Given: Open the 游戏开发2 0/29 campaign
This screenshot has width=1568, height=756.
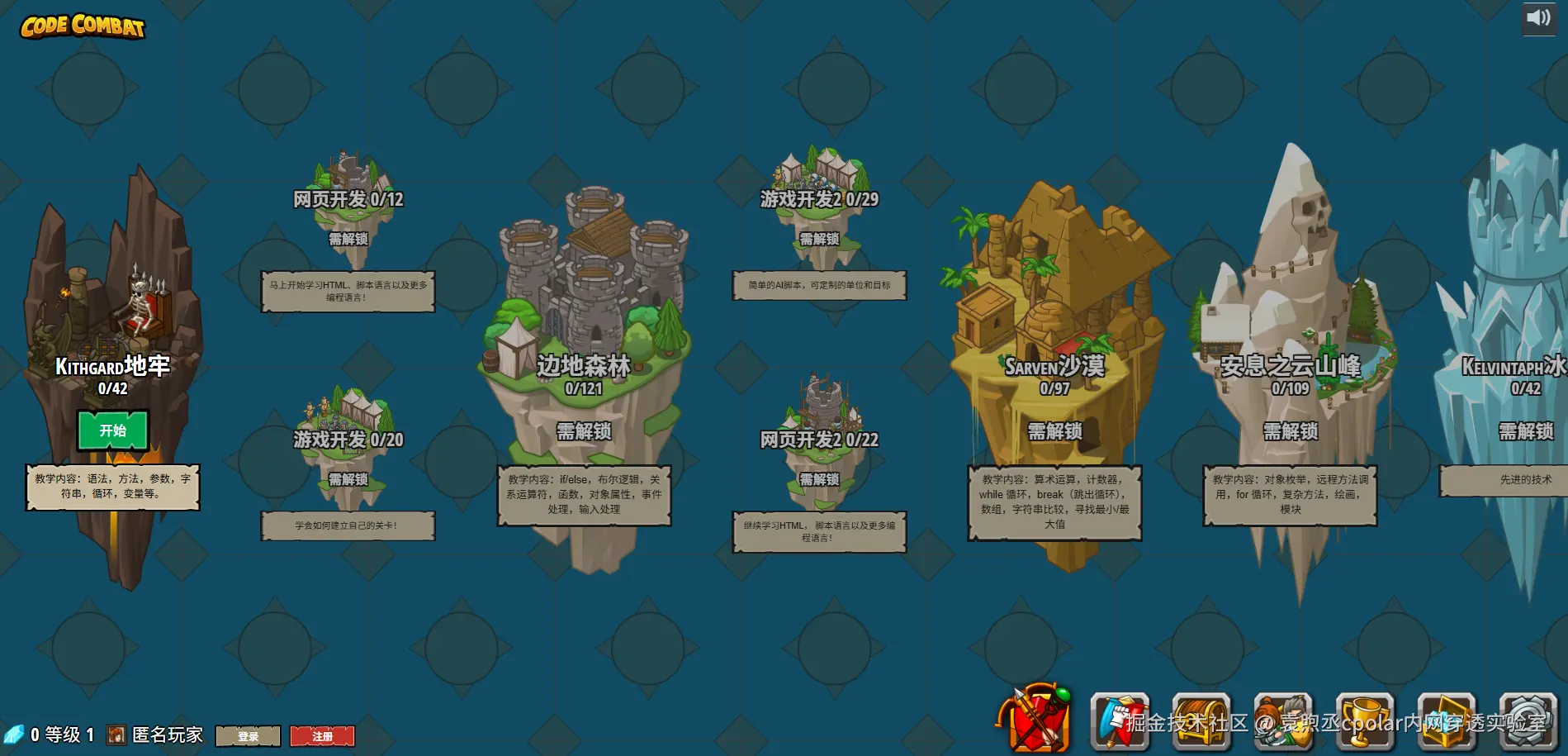Looking at the screenshot, I should tap(819, 198).
